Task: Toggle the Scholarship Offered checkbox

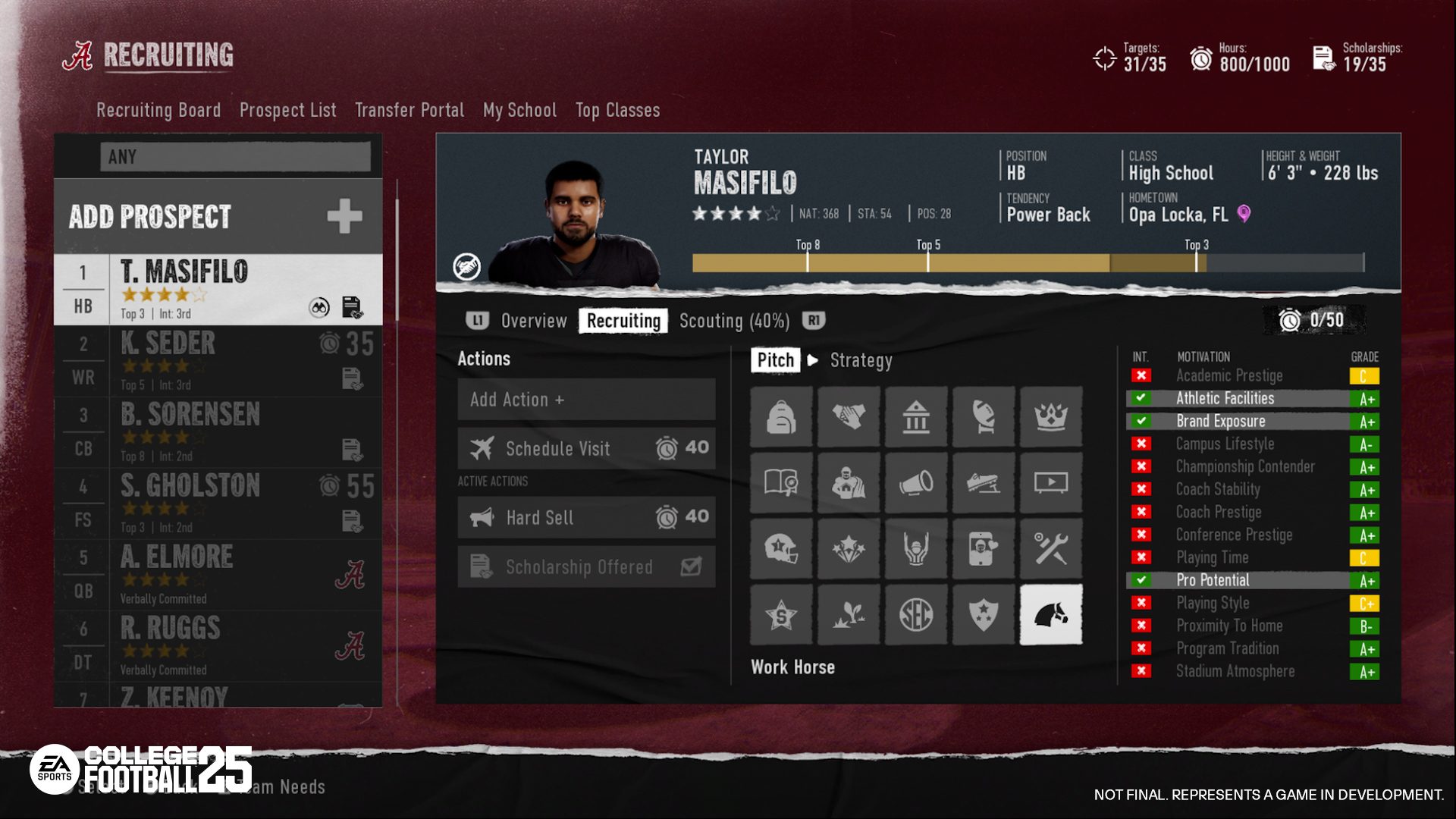Action: 691,566
